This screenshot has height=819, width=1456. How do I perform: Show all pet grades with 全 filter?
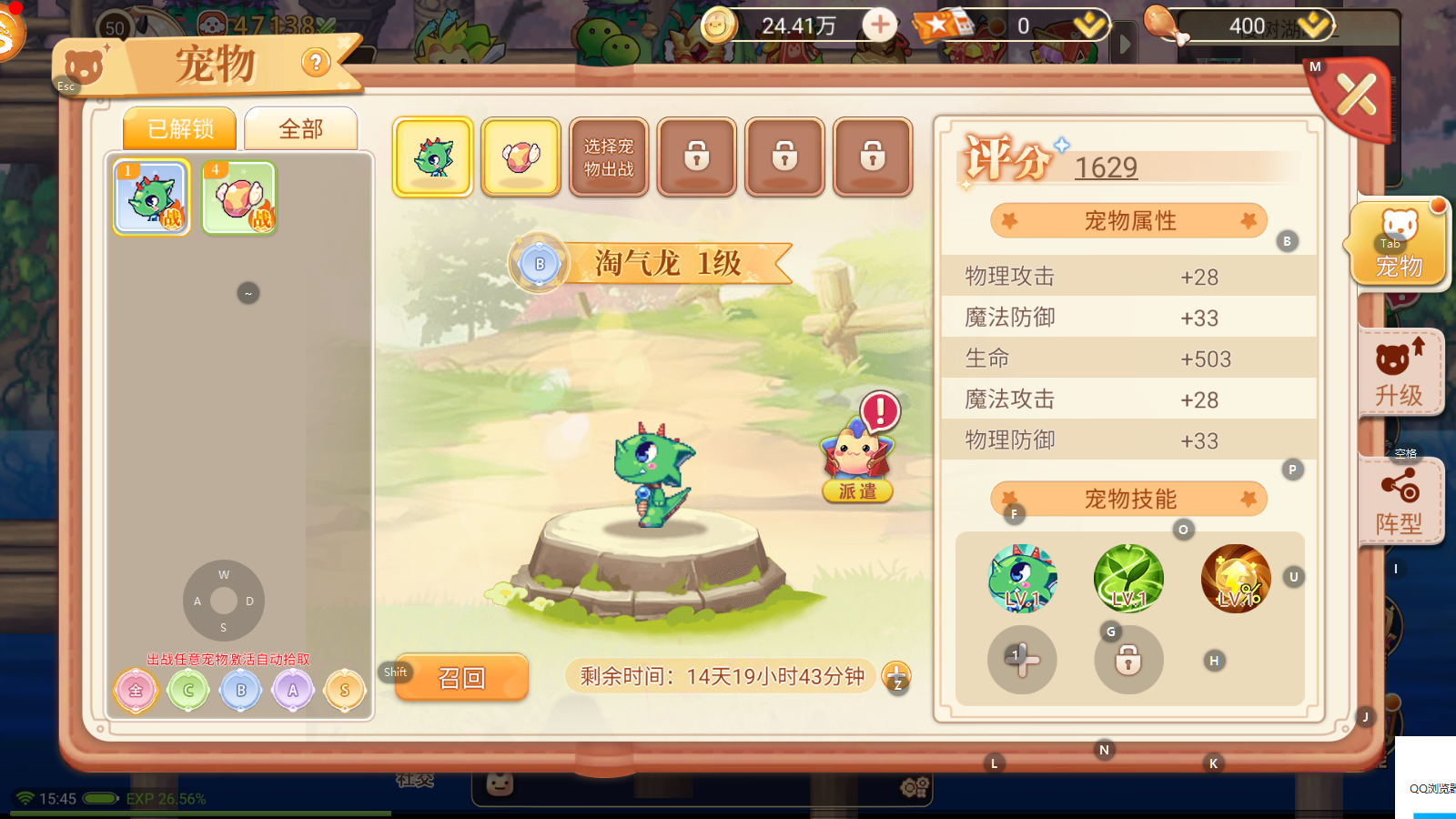click(136, 691)
